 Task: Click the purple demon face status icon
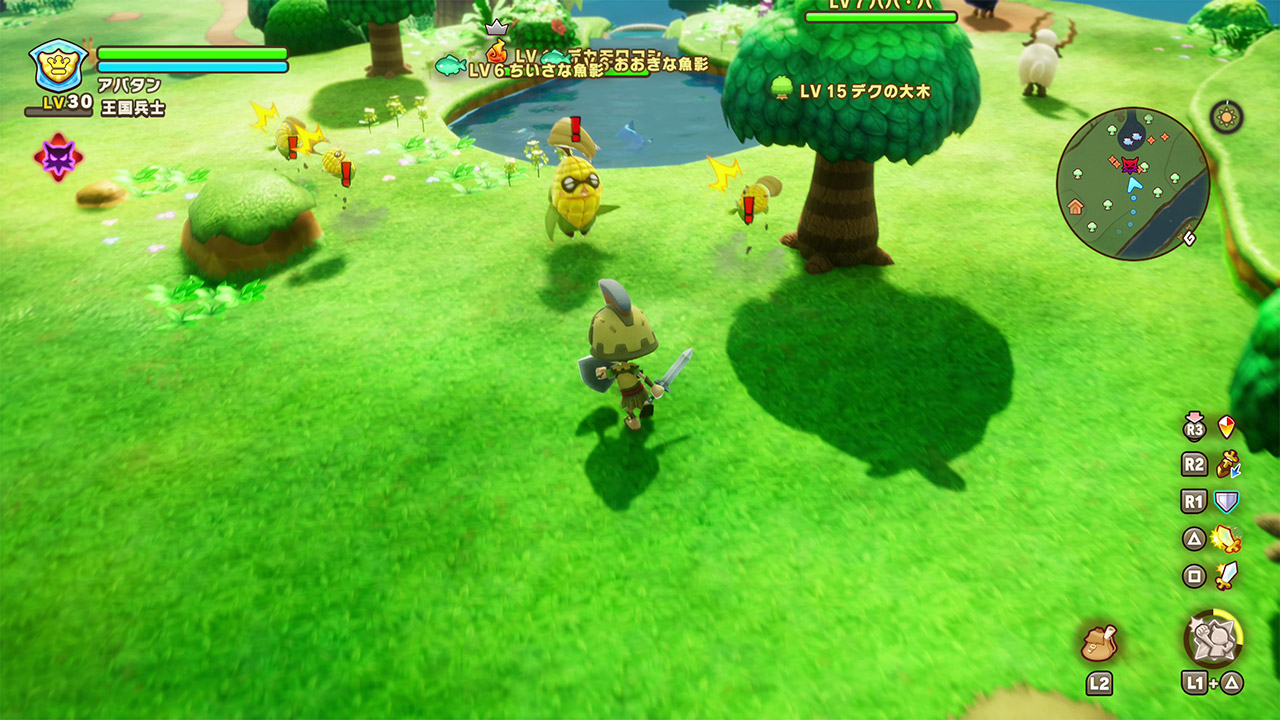coord(58,157)
